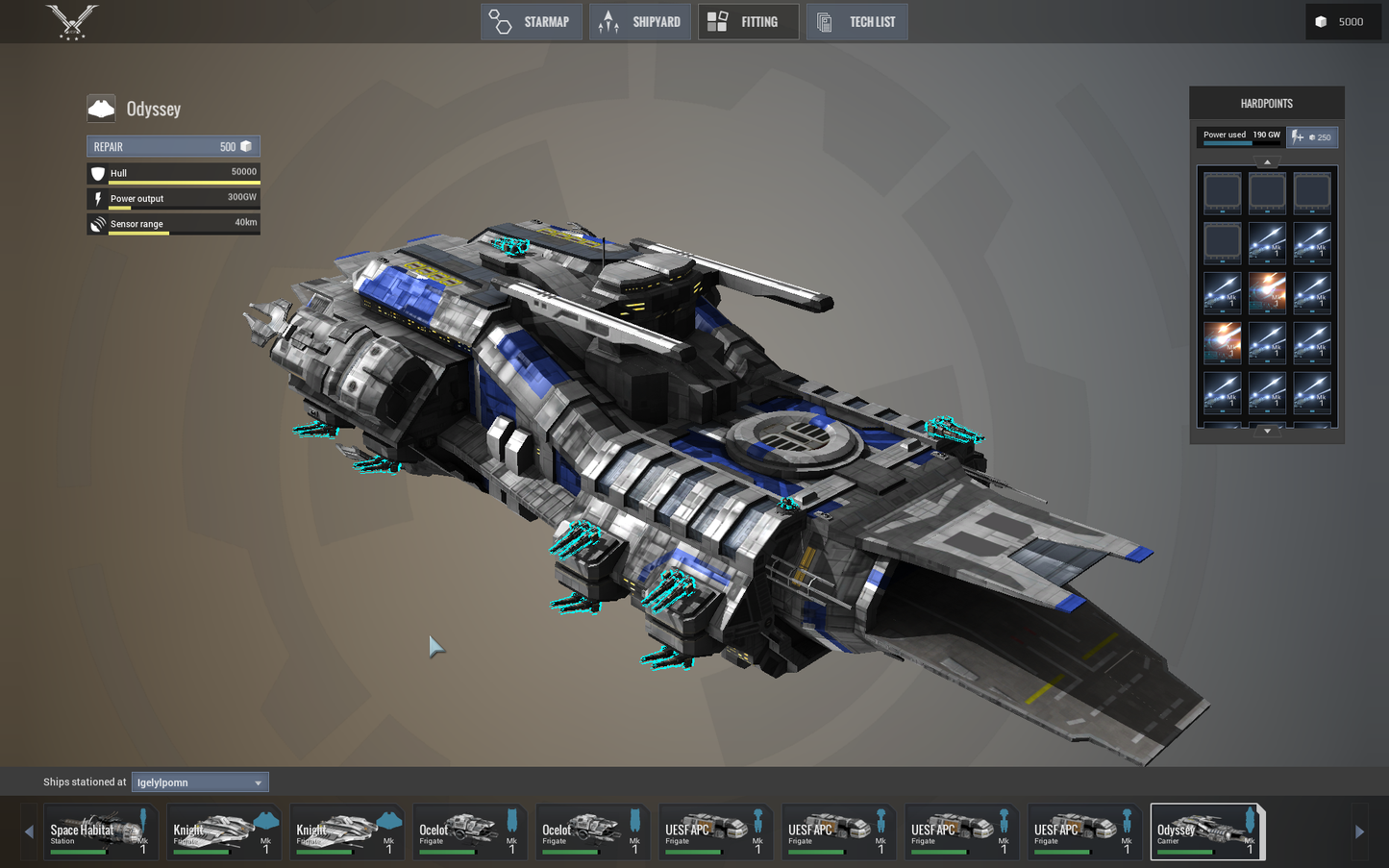Open the Tech List
The width and height of the screenshot is (1389, 868).
click(x=856, y=21)
